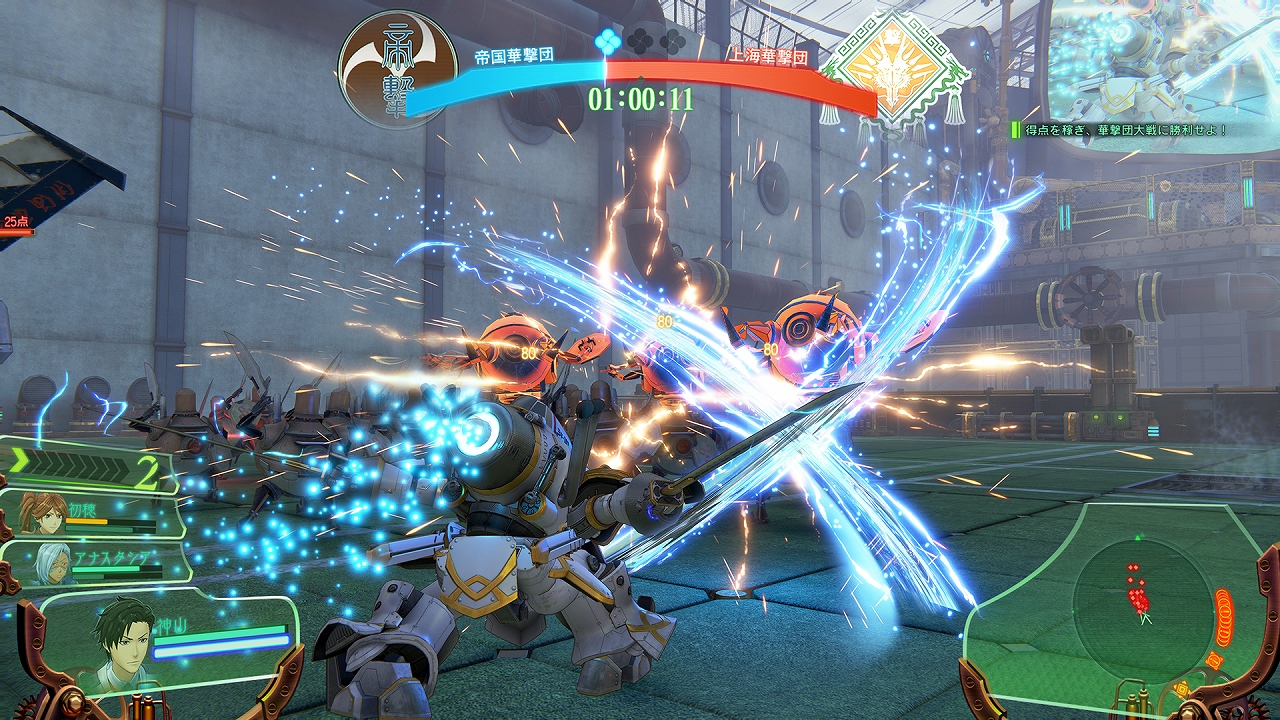Select Kamiyama's character portrait
The width and height of the screenshot is (1280, 720).
(x=124, y=641)
